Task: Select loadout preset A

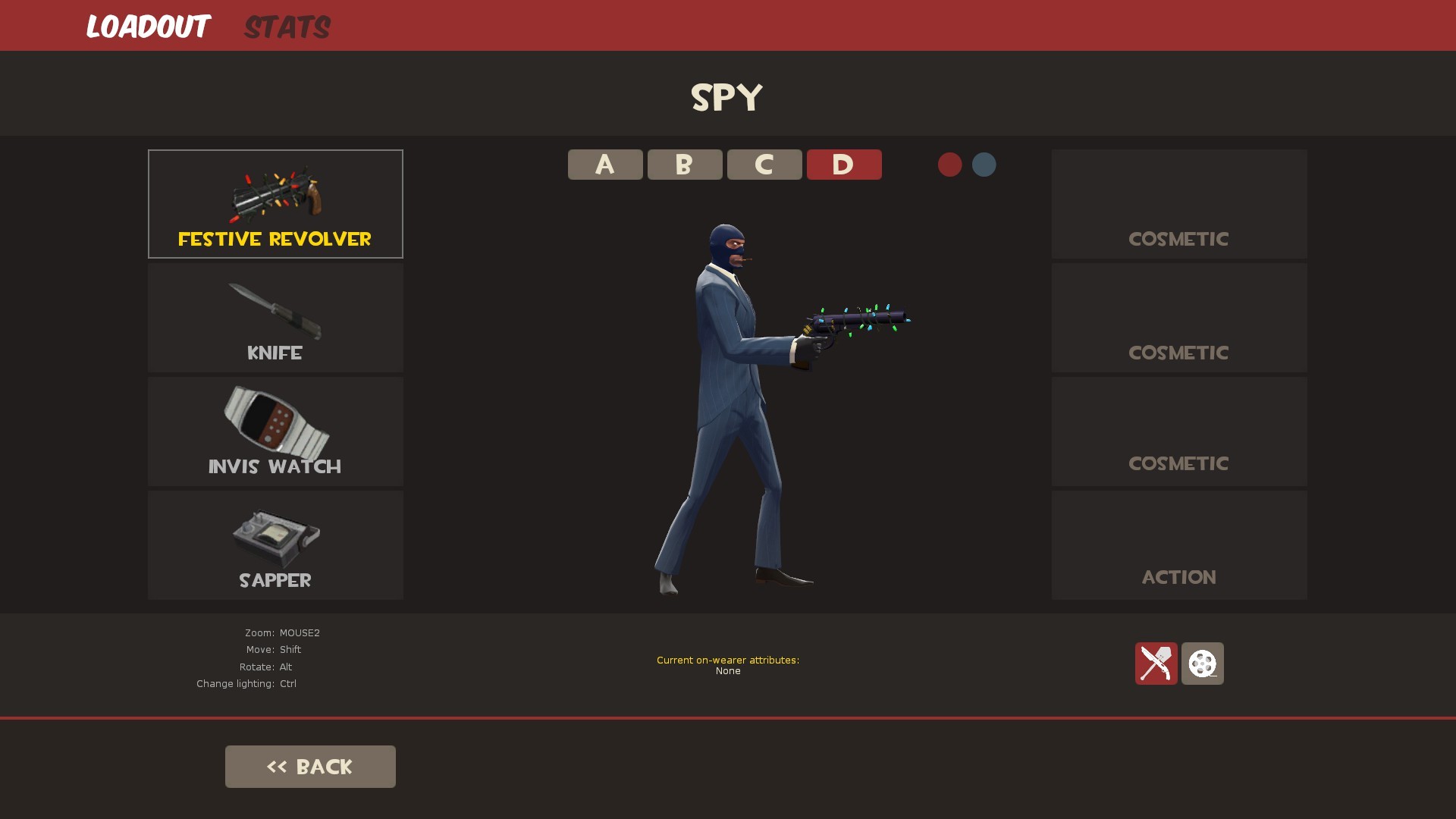Action: click(604, 165)
